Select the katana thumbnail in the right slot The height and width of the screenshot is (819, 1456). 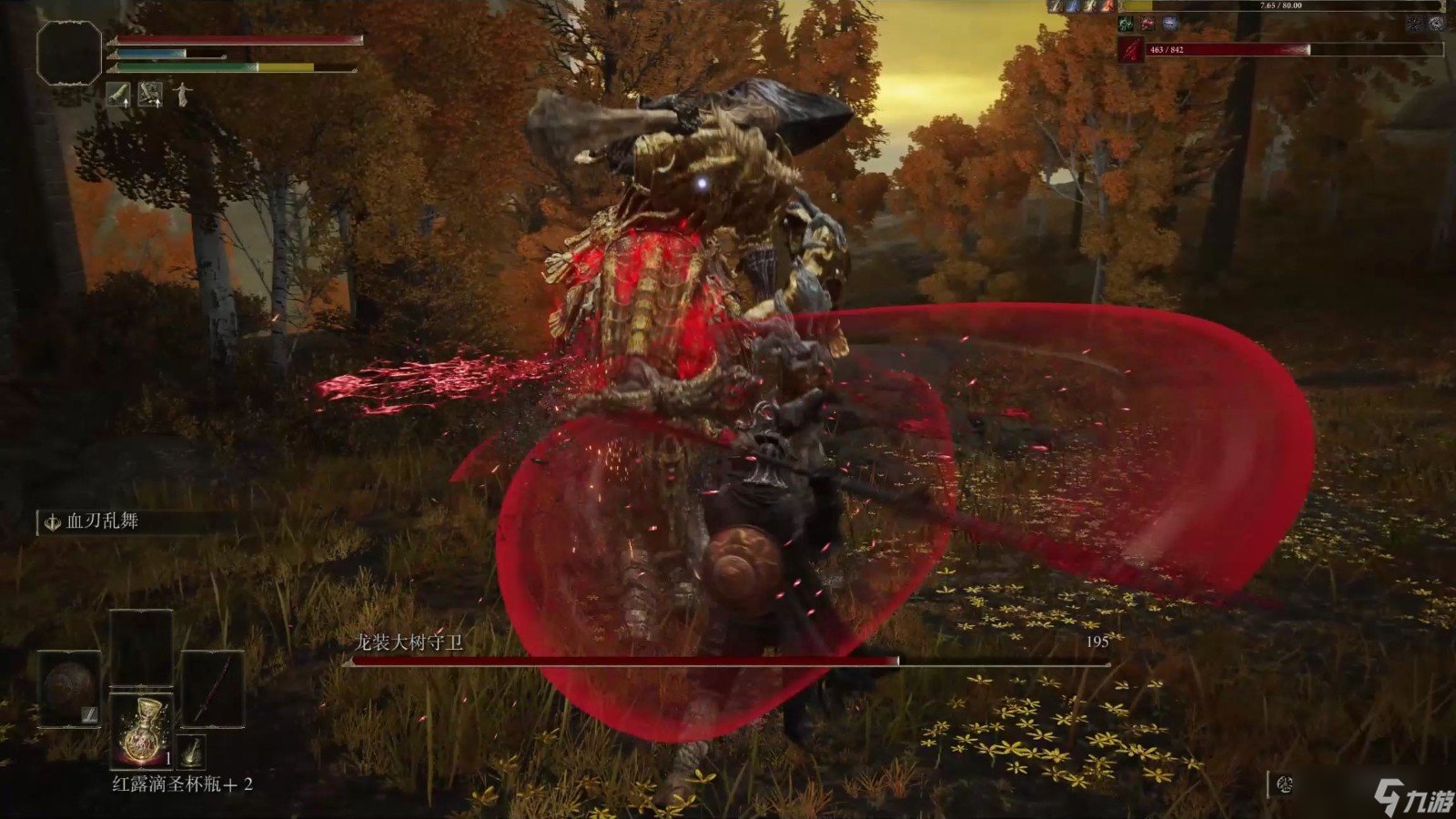point(214,690)
